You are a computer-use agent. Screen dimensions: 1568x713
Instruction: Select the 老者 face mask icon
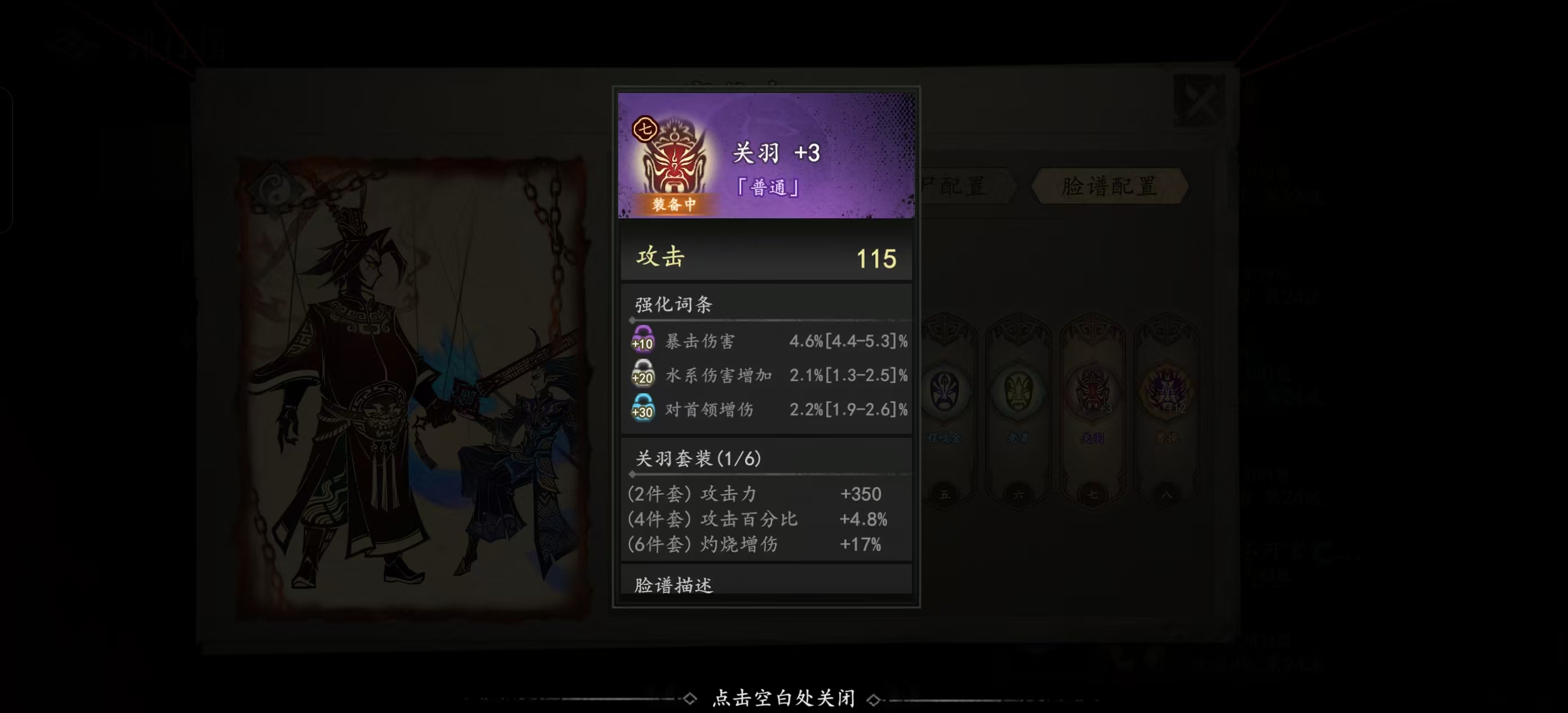pyautogui.click(x=1018, y=393)
